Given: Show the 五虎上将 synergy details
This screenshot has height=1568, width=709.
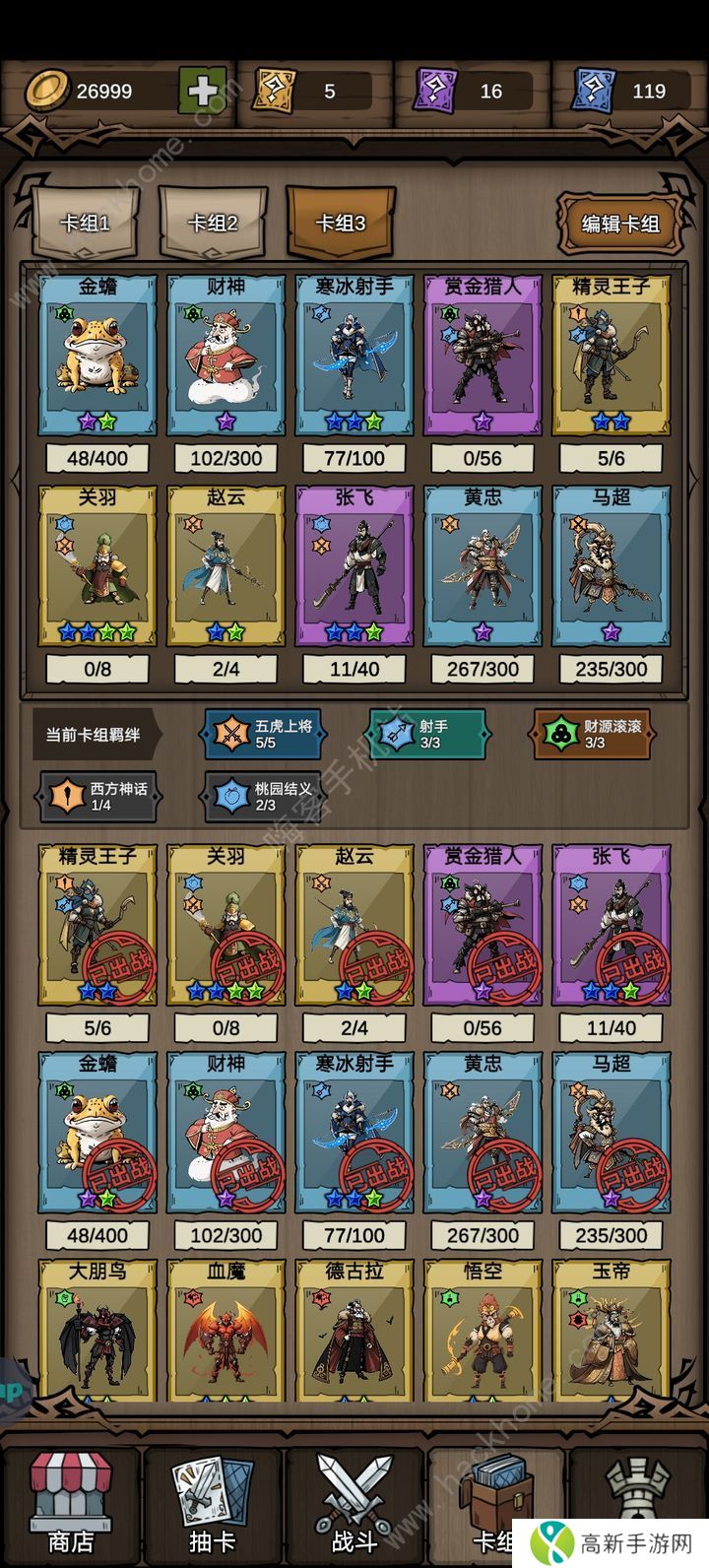Looking at the screenshot, I should click(x=264, y=734).
